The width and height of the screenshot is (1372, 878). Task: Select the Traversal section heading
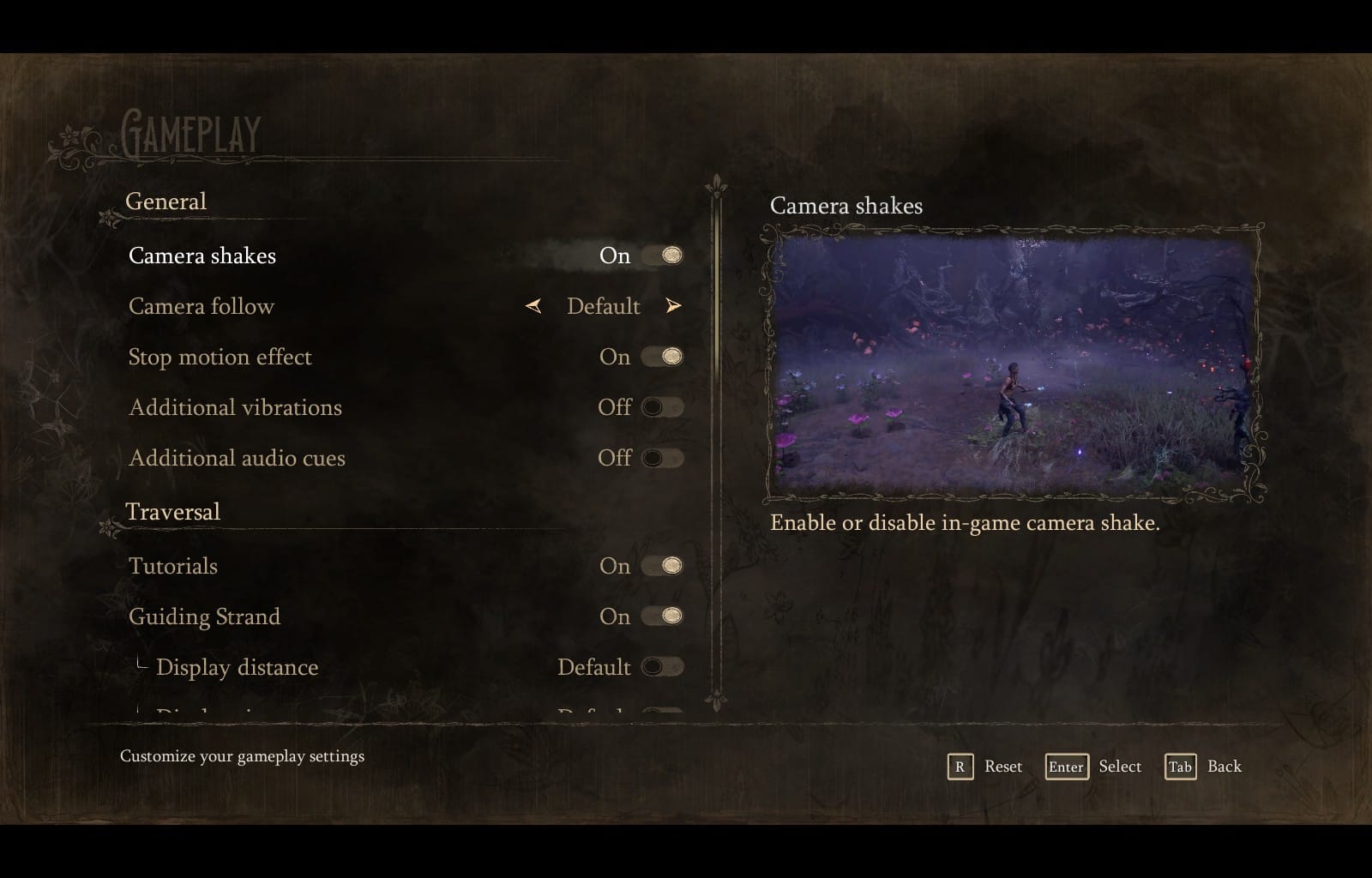coord(175,511)
